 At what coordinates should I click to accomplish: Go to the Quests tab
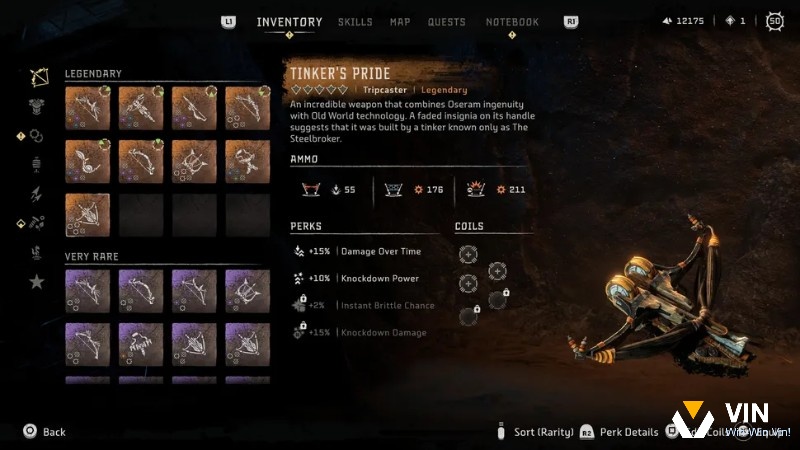click(x=446, y=22)
